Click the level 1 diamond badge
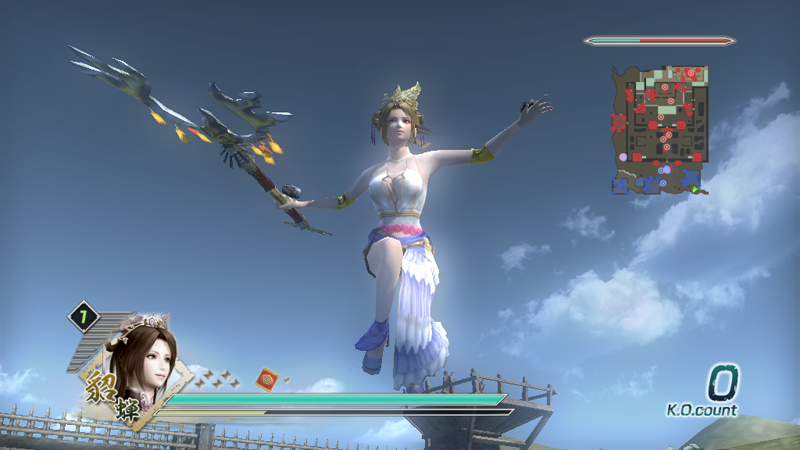The image size is (800, 450). tap(84, 317)
